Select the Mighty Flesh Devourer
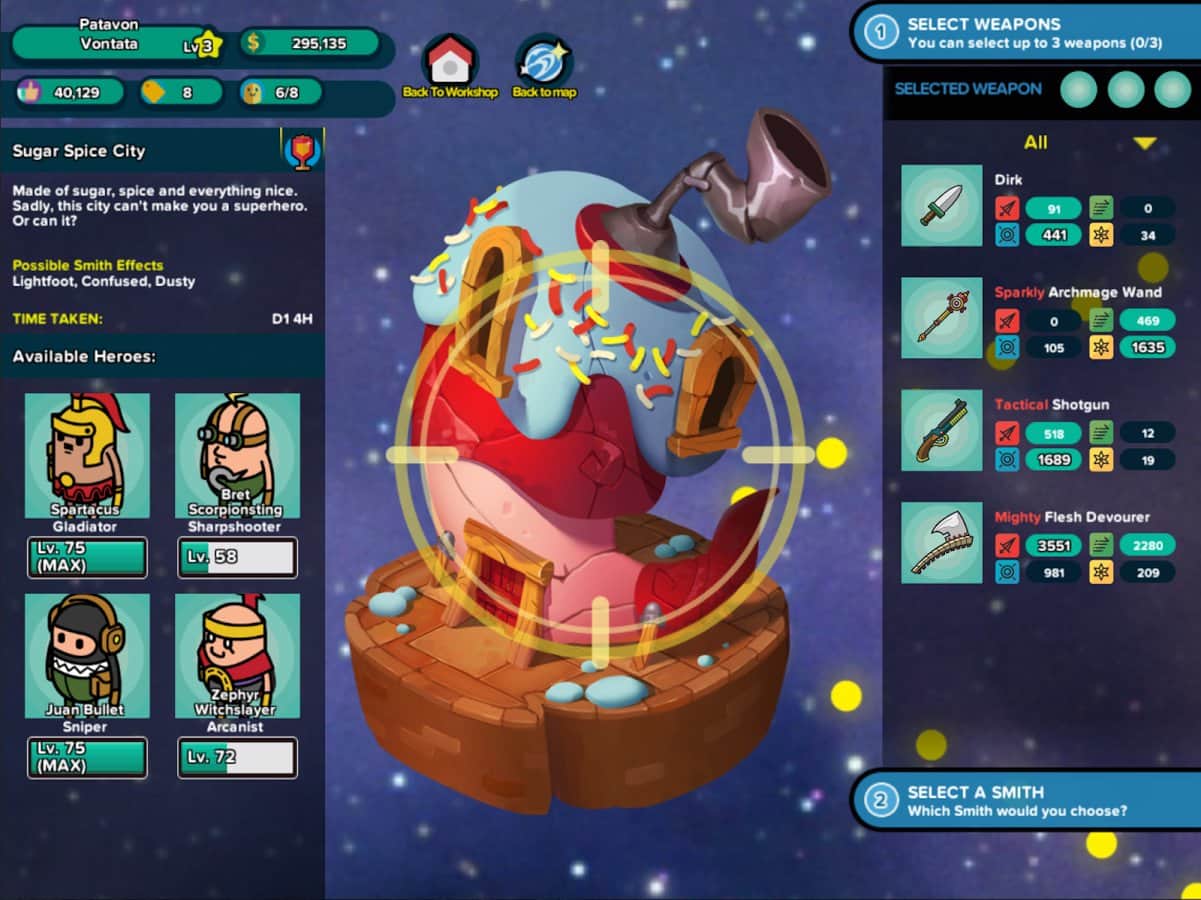Image resolution: width=1201 pixels, height=900 pixels. tap(941, 542)
